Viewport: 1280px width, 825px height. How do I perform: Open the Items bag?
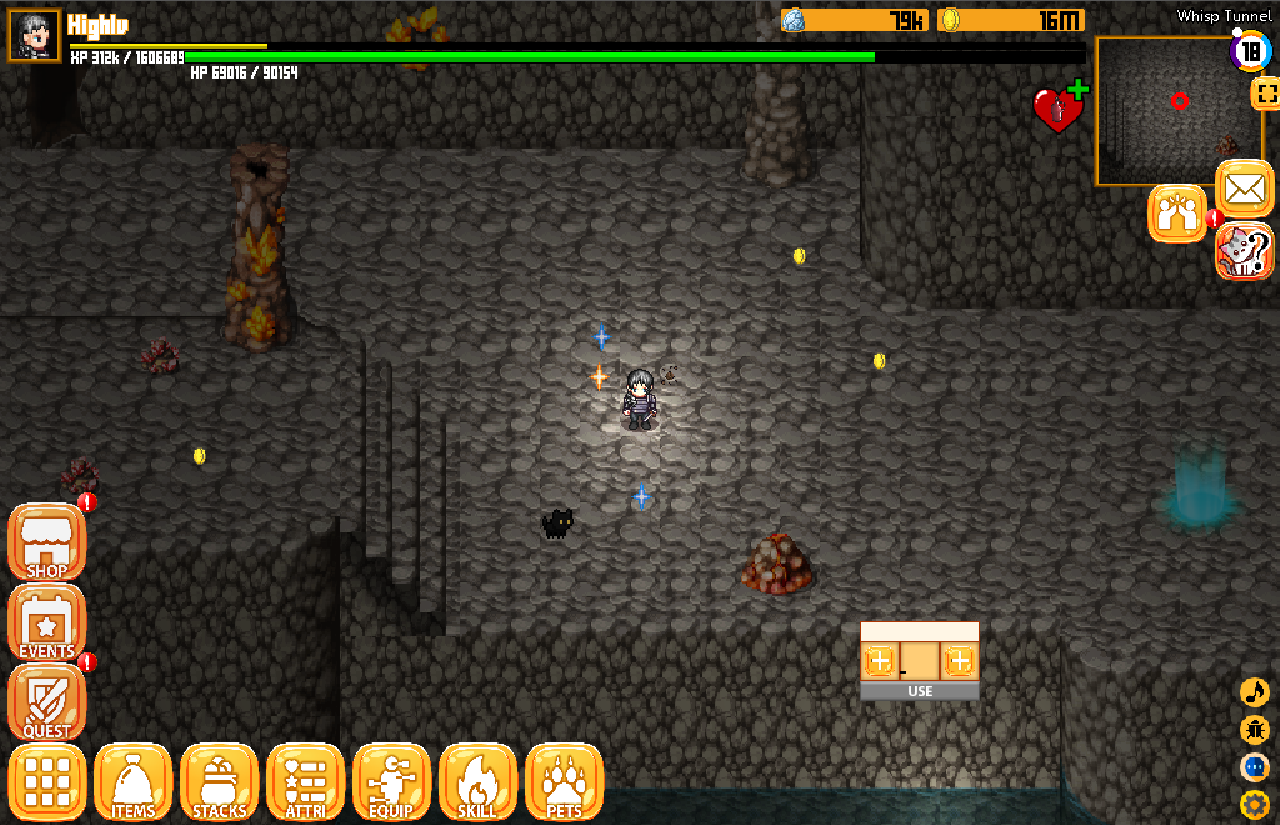tap(133, 782)
